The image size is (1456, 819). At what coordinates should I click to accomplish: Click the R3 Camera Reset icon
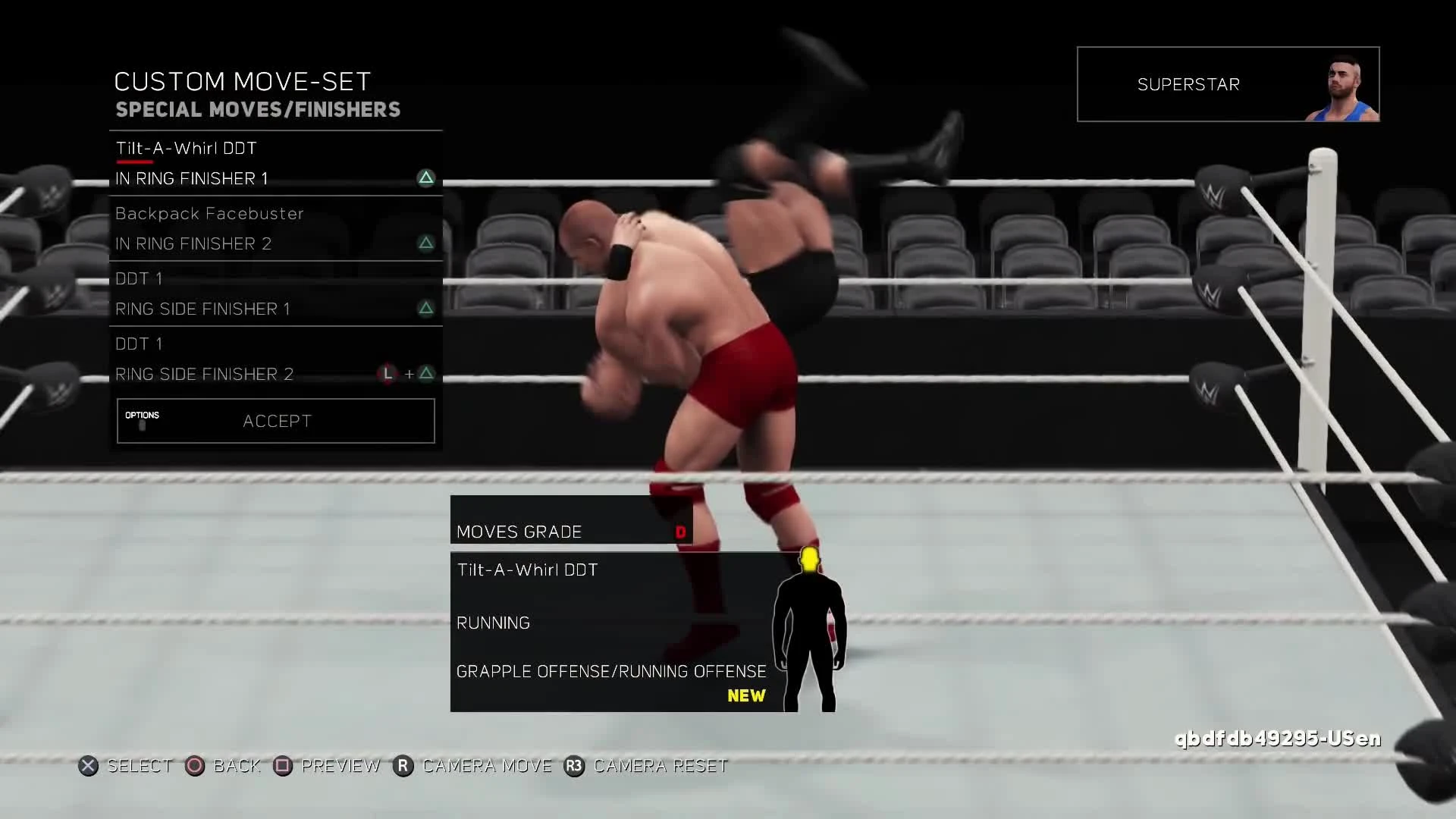point(574,766)
